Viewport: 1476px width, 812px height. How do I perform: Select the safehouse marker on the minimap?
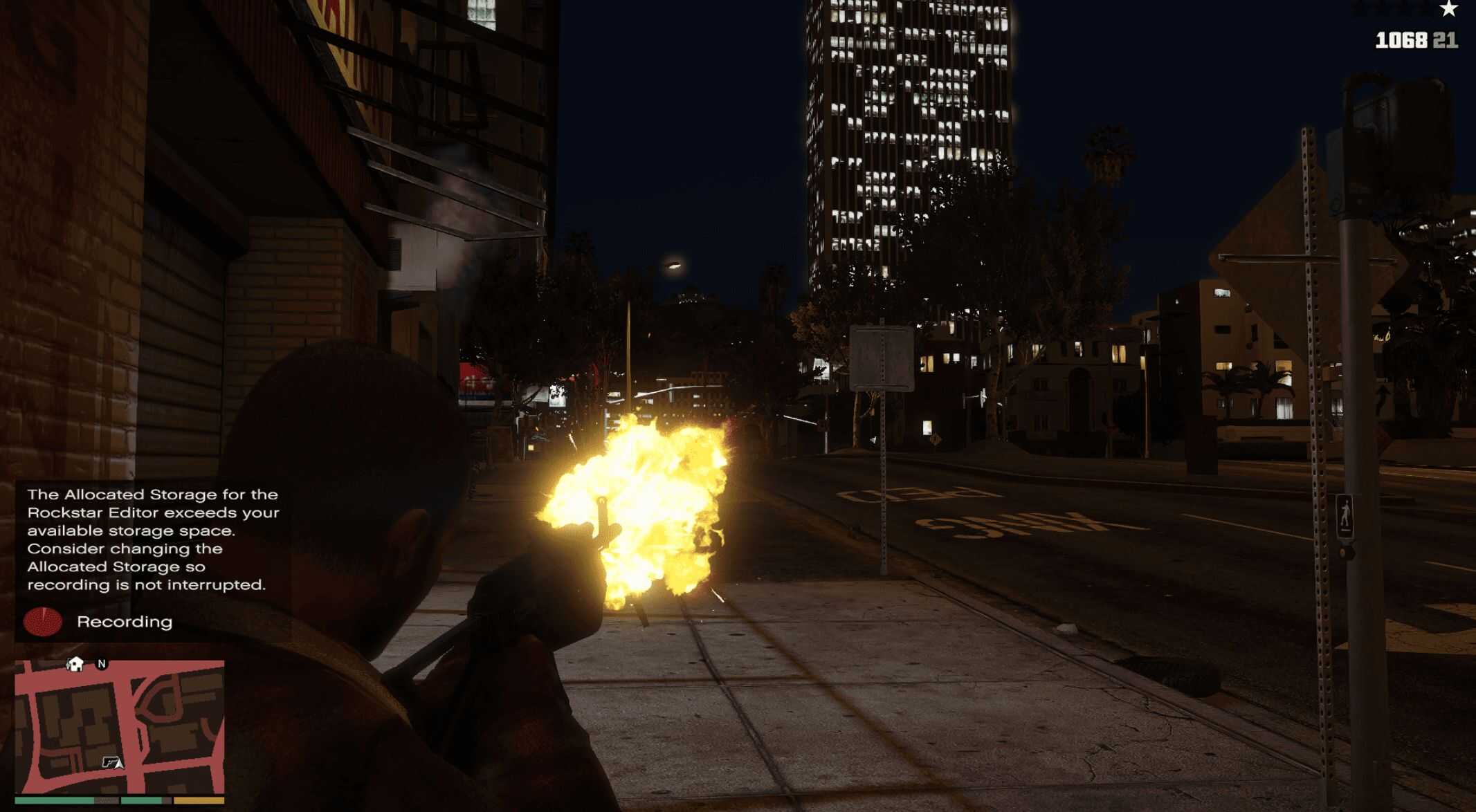click(x=75, y=664)
